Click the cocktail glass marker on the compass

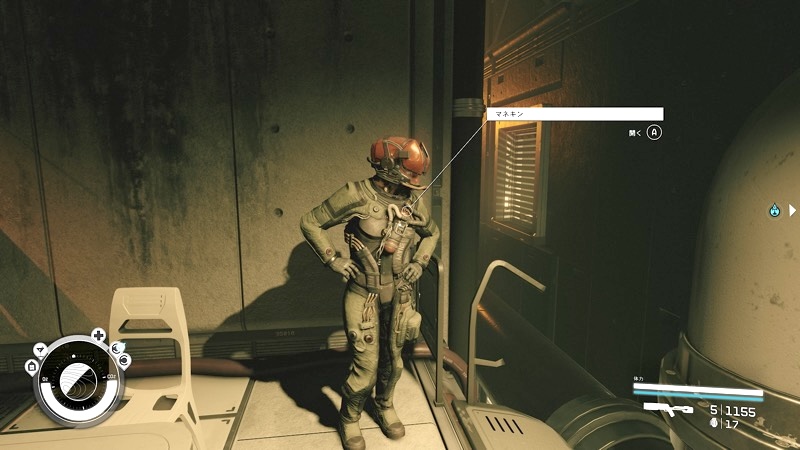coord(40,349)
